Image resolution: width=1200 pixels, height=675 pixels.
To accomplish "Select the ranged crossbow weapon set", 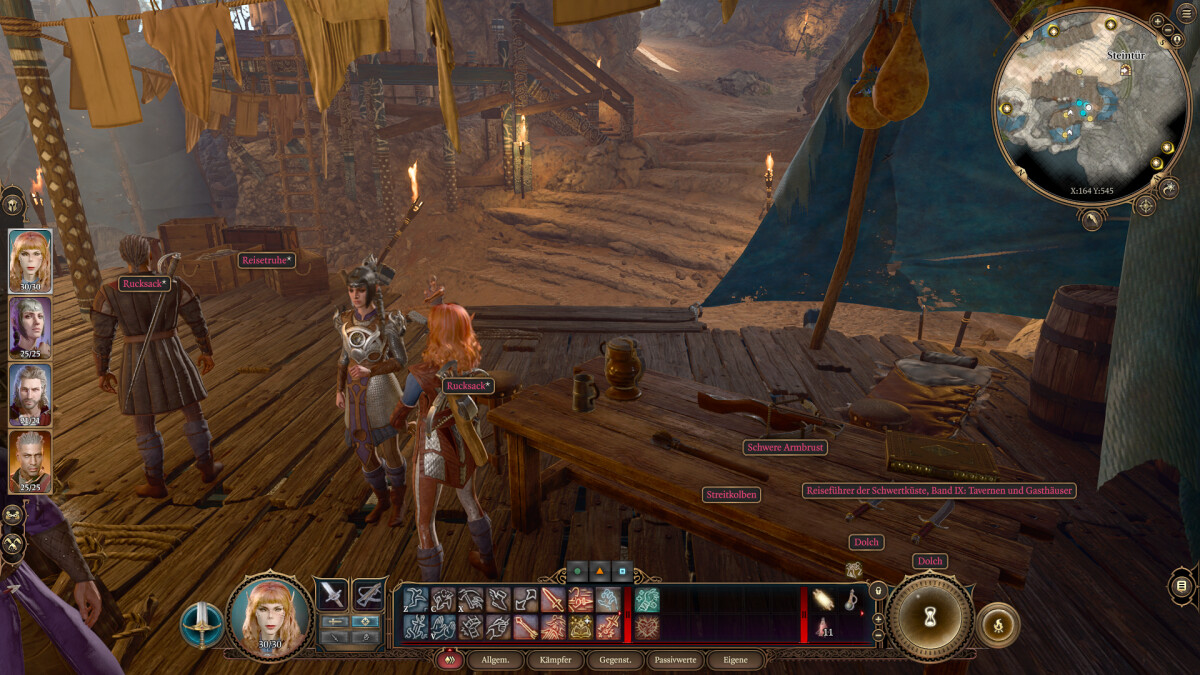I will coord(369,594).
